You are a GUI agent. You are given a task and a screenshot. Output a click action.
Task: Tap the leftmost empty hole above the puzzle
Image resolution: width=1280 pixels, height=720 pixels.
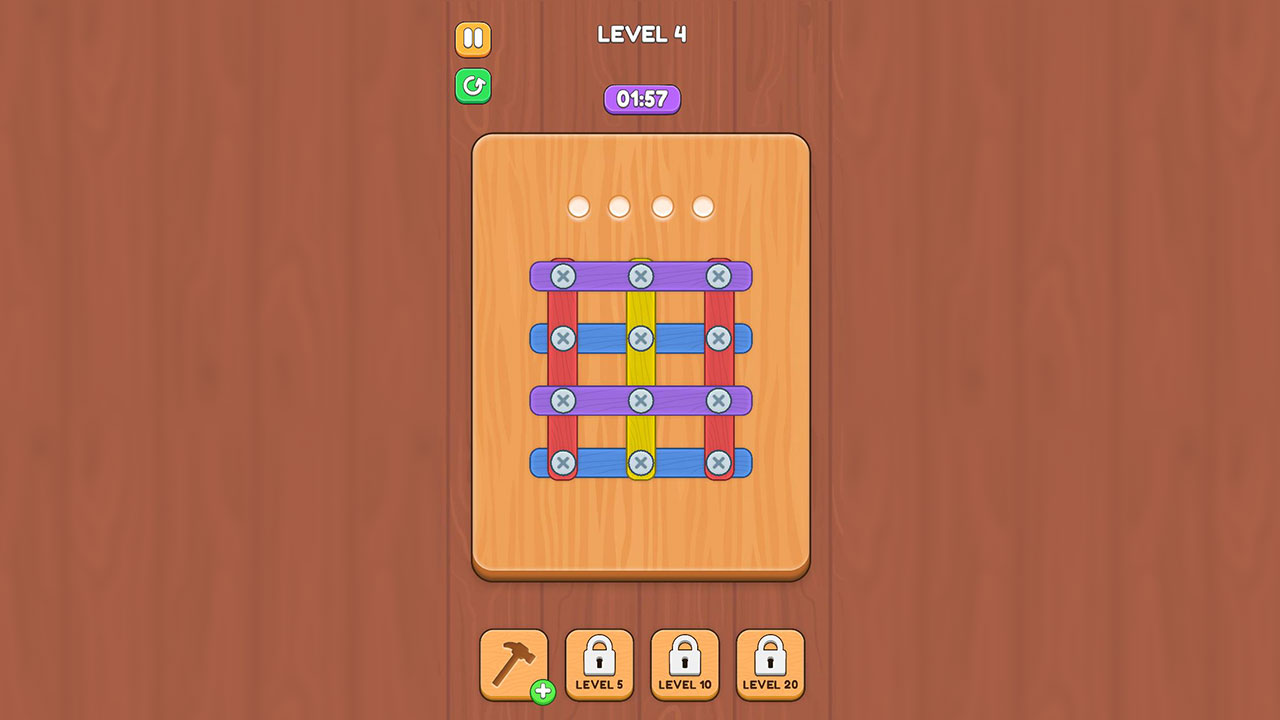pyautogui.click(x=578, y=206)
